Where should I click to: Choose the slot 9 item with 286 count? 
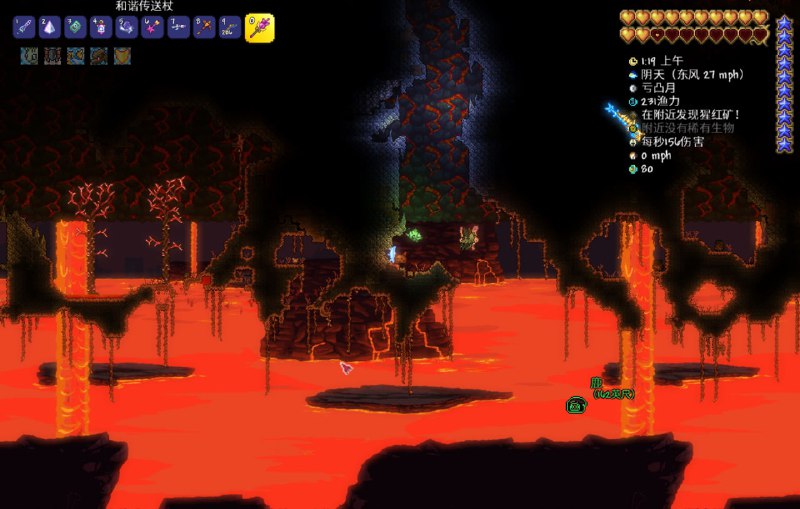pos(230,27)
